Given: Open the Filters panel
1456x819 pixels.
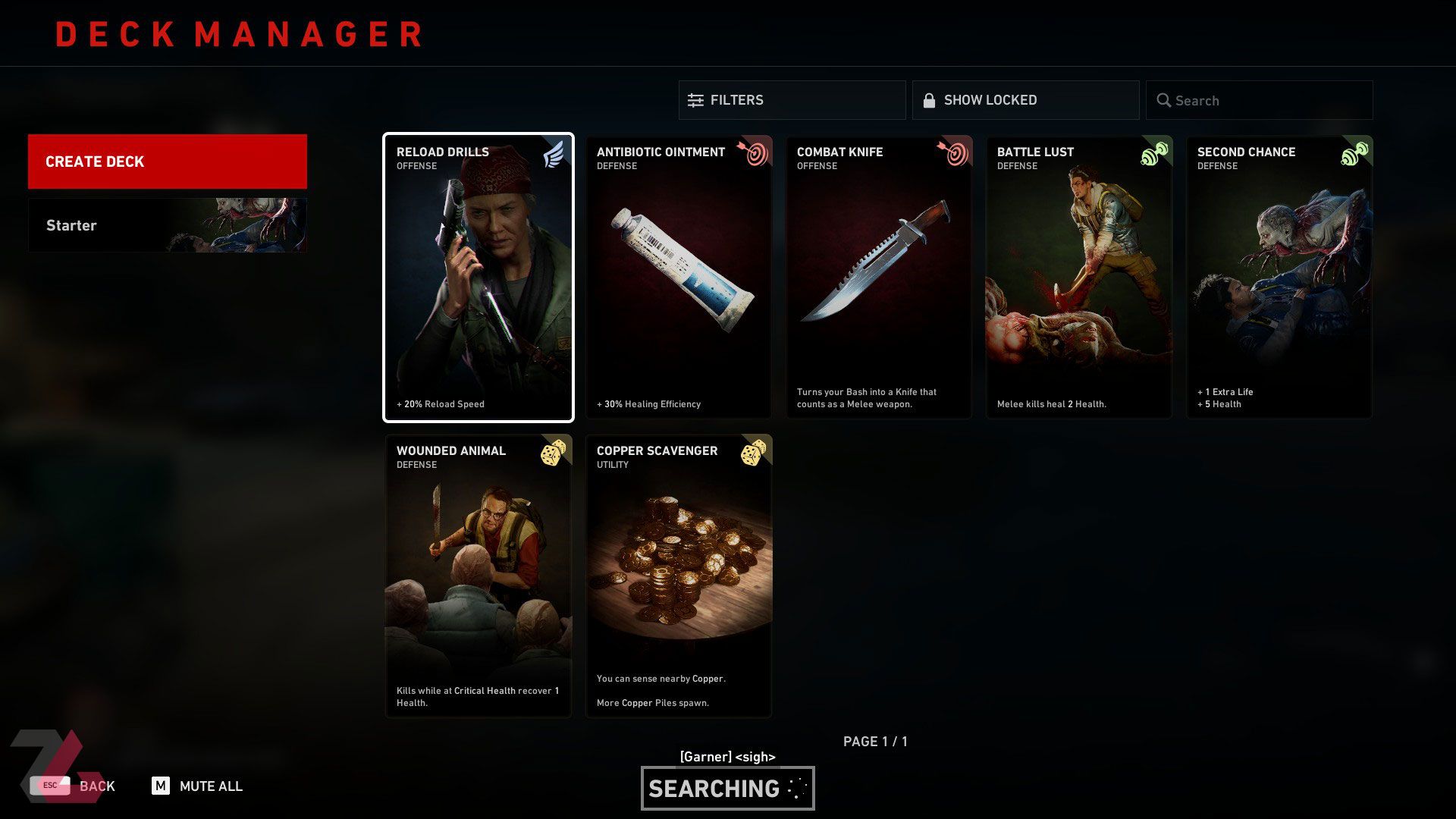Looking at the screenshot, I should [x=792, y=100].
